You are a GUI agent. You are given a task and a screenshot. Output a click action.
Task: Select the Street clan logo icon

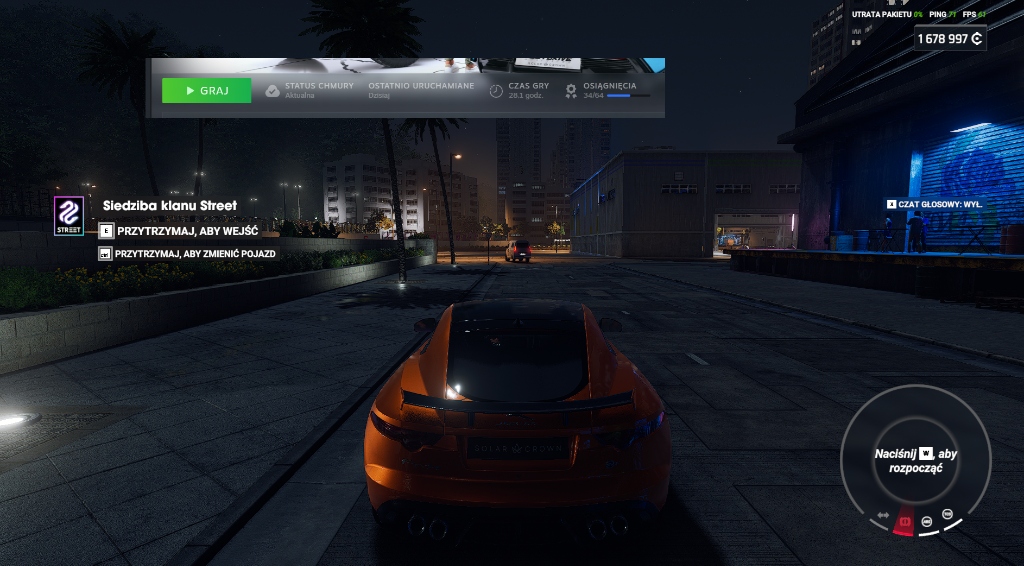coord(69,216)
